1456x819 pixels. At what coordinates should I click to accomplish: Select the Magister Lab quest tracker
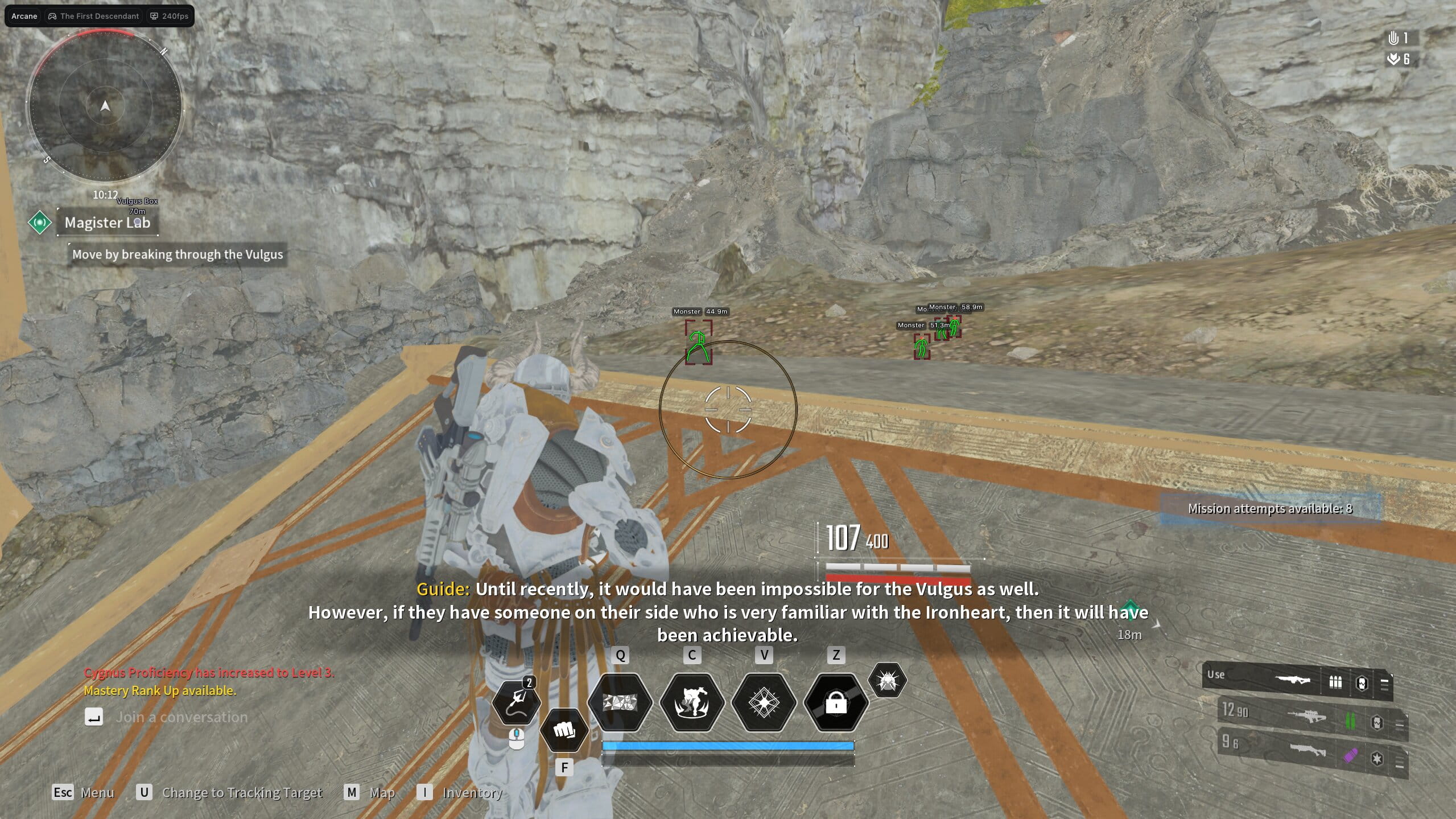(x=107, y=223)
